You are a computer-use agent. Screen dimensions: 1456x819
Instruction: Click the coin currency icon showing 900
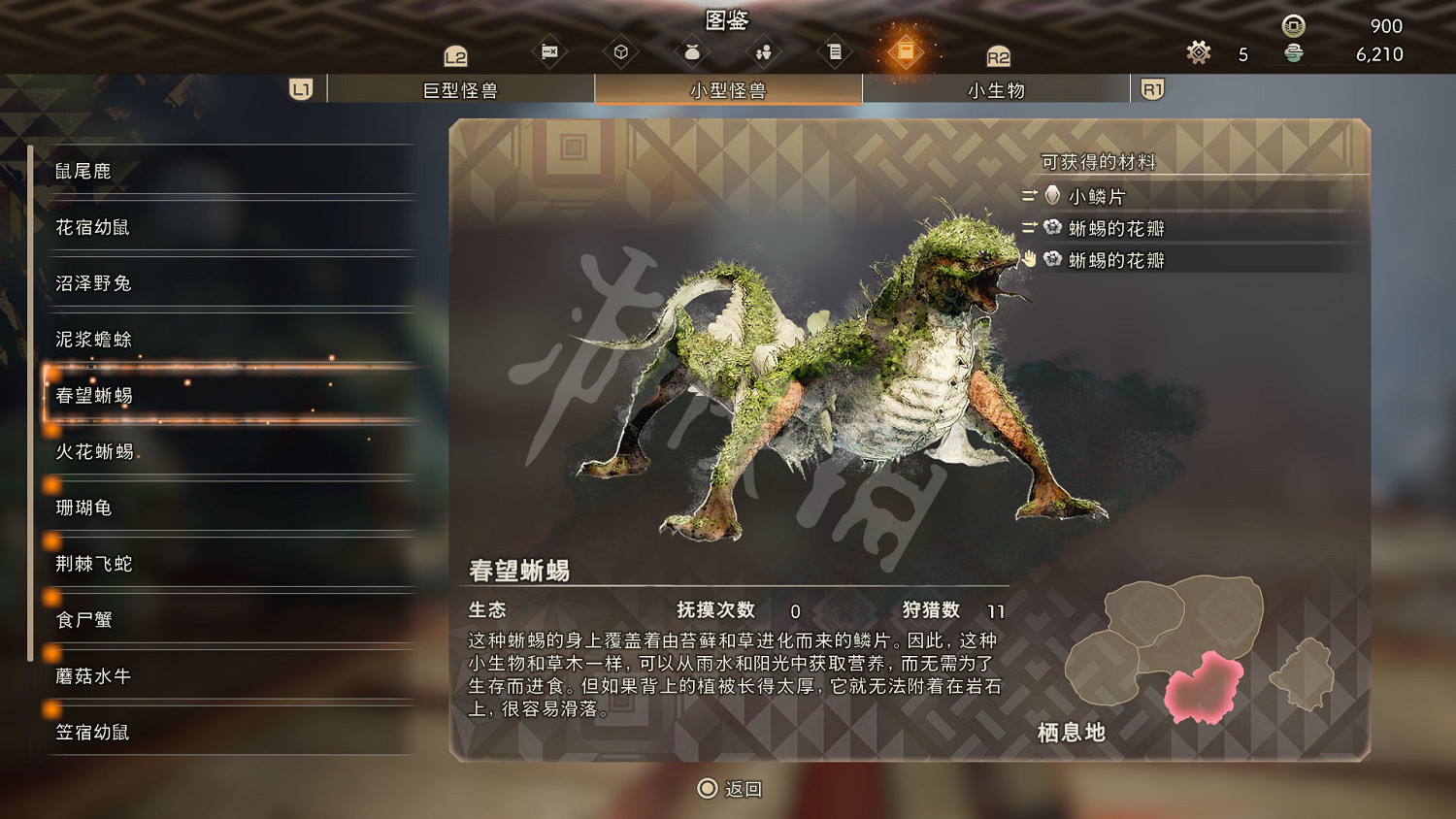1291,26
